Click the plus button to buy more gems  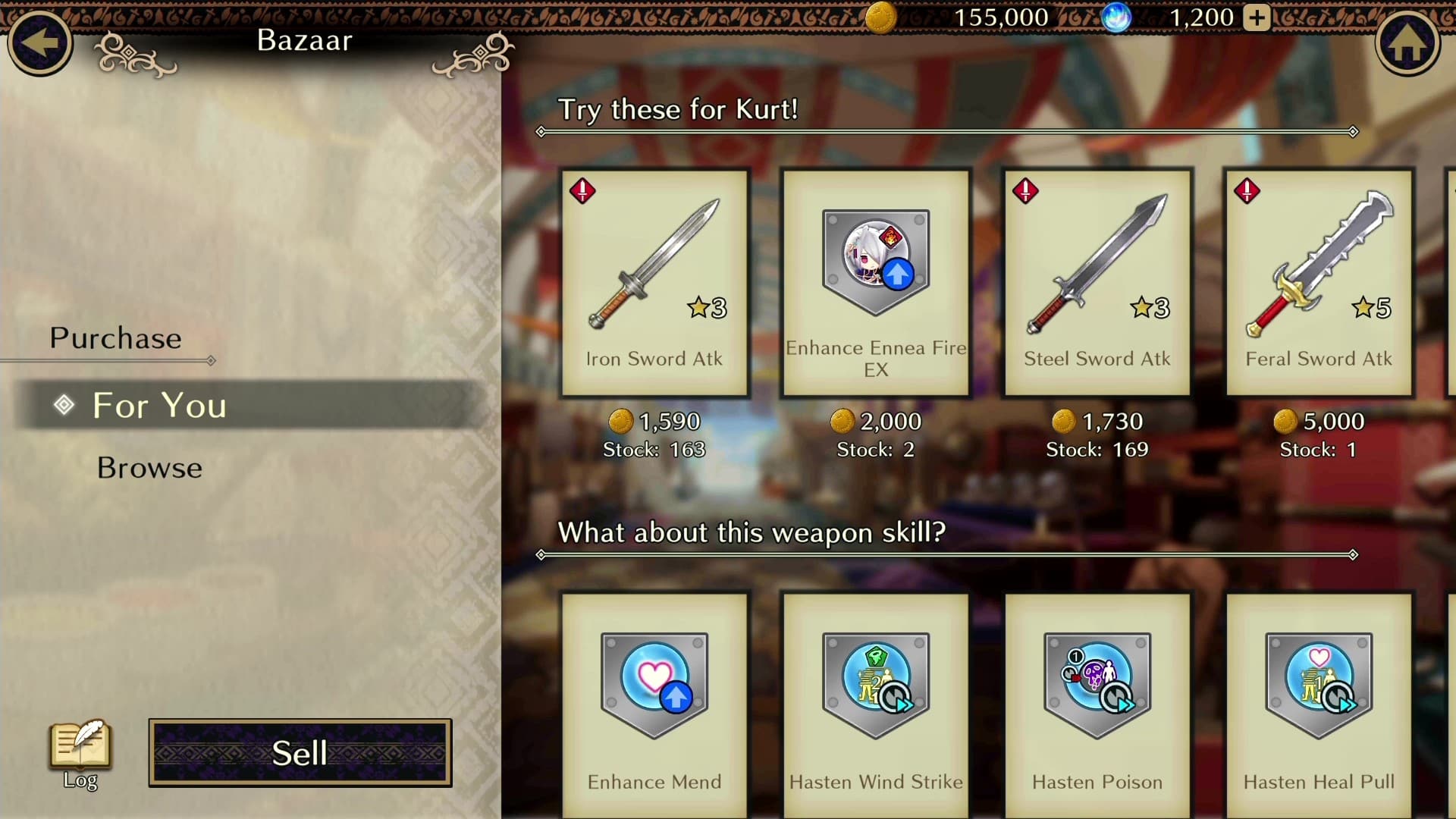click(x=1257, y=17)
